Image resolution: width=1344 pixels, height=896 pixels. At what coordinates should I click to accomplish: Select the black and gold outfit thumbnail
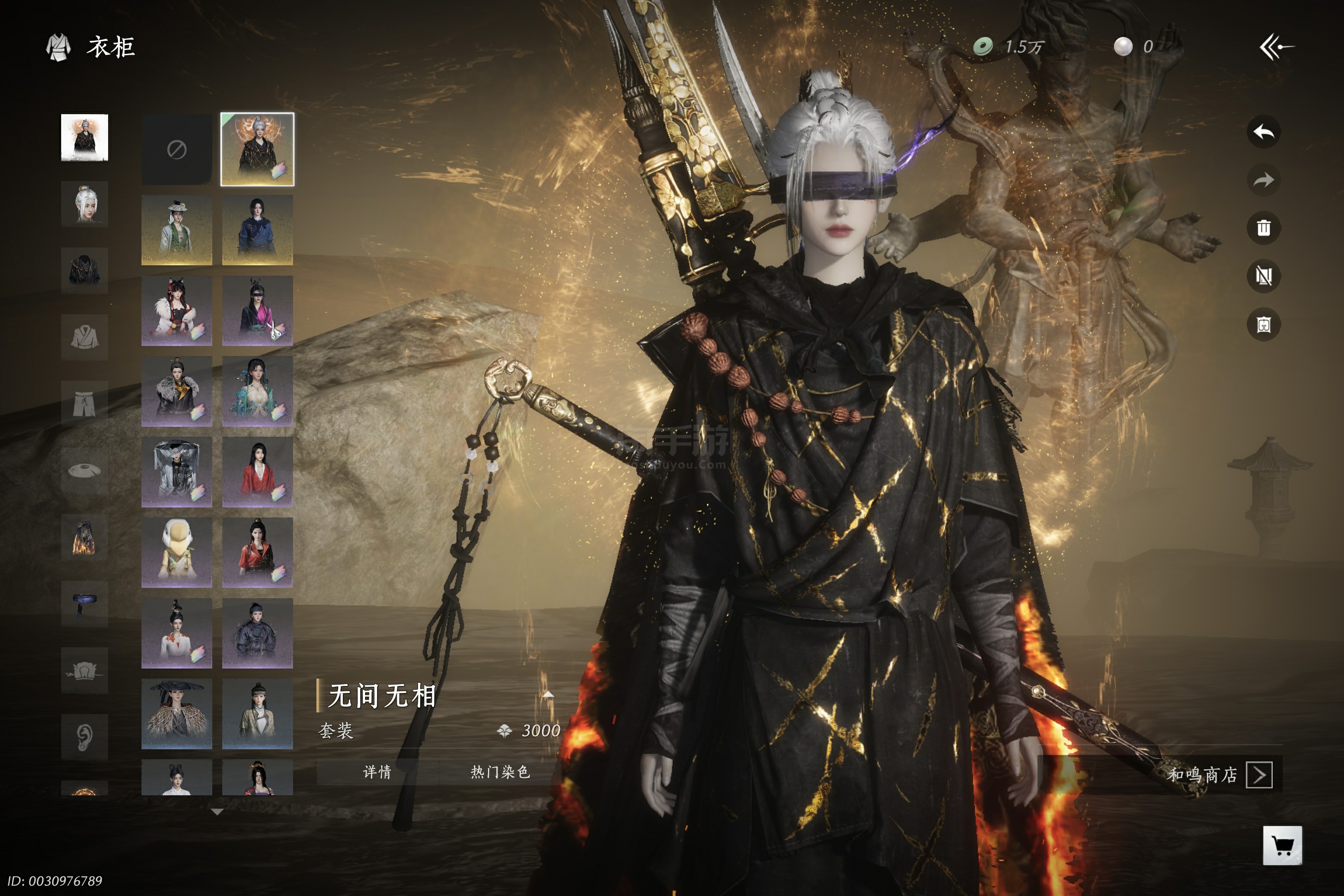[258, 150]
